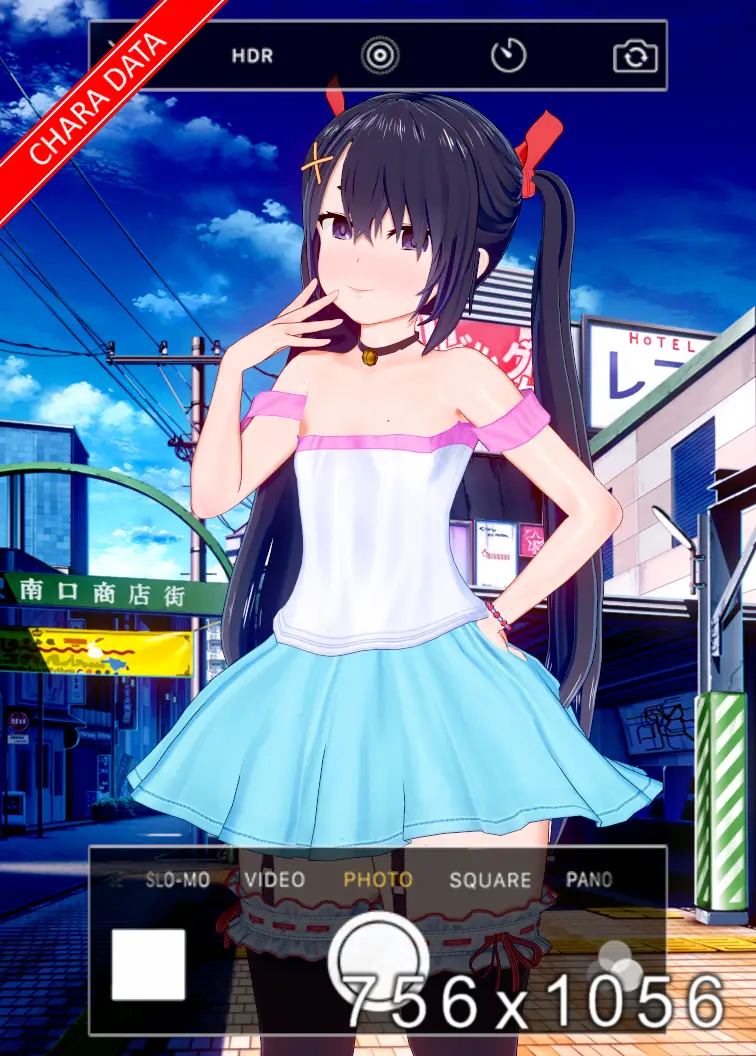Select the PANO mode
Viewport: 756px width, 1056px height.
click(x=589, y=880)
